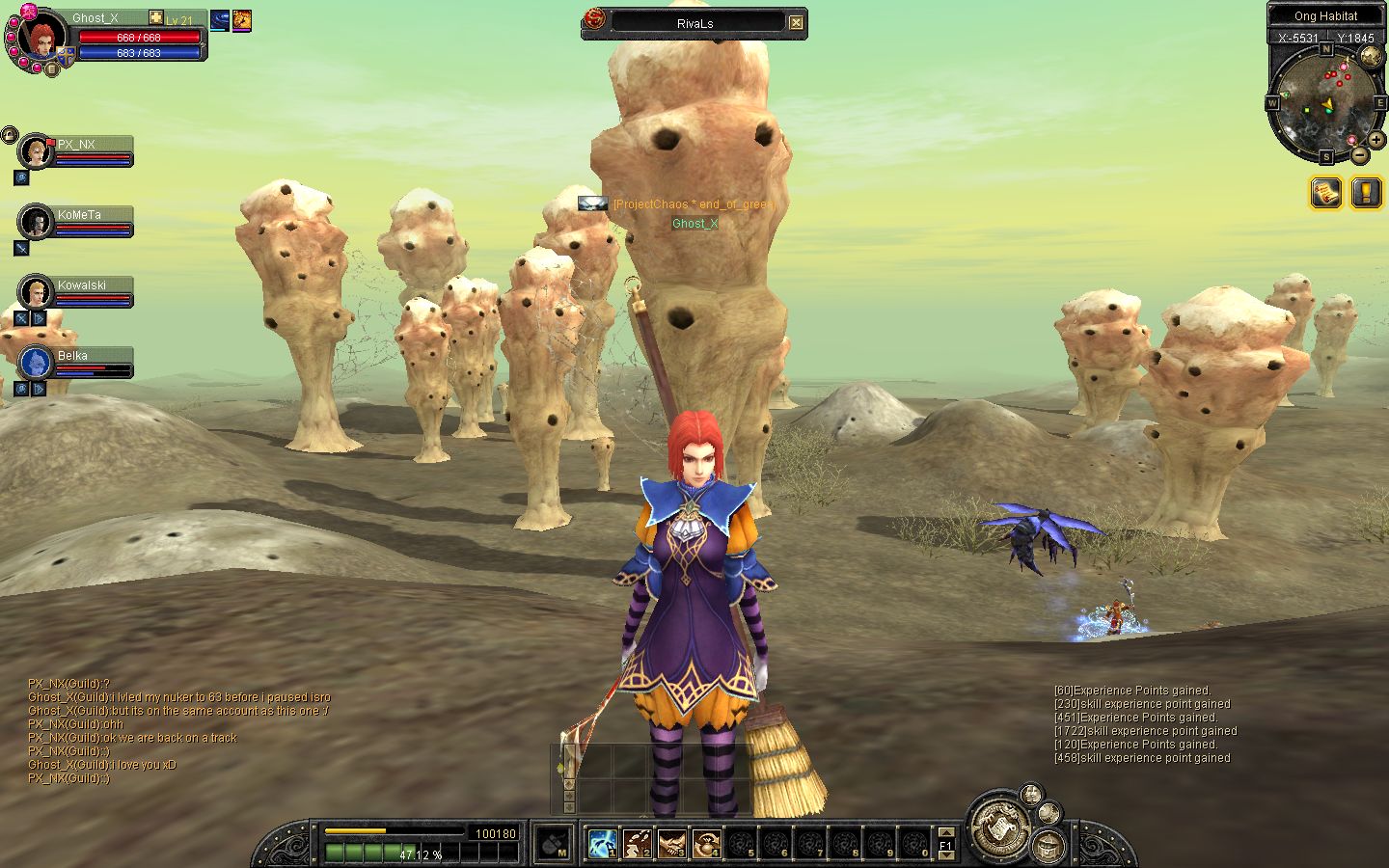Select party member Belka
The image size is (1389, 868).
[37, 363]
